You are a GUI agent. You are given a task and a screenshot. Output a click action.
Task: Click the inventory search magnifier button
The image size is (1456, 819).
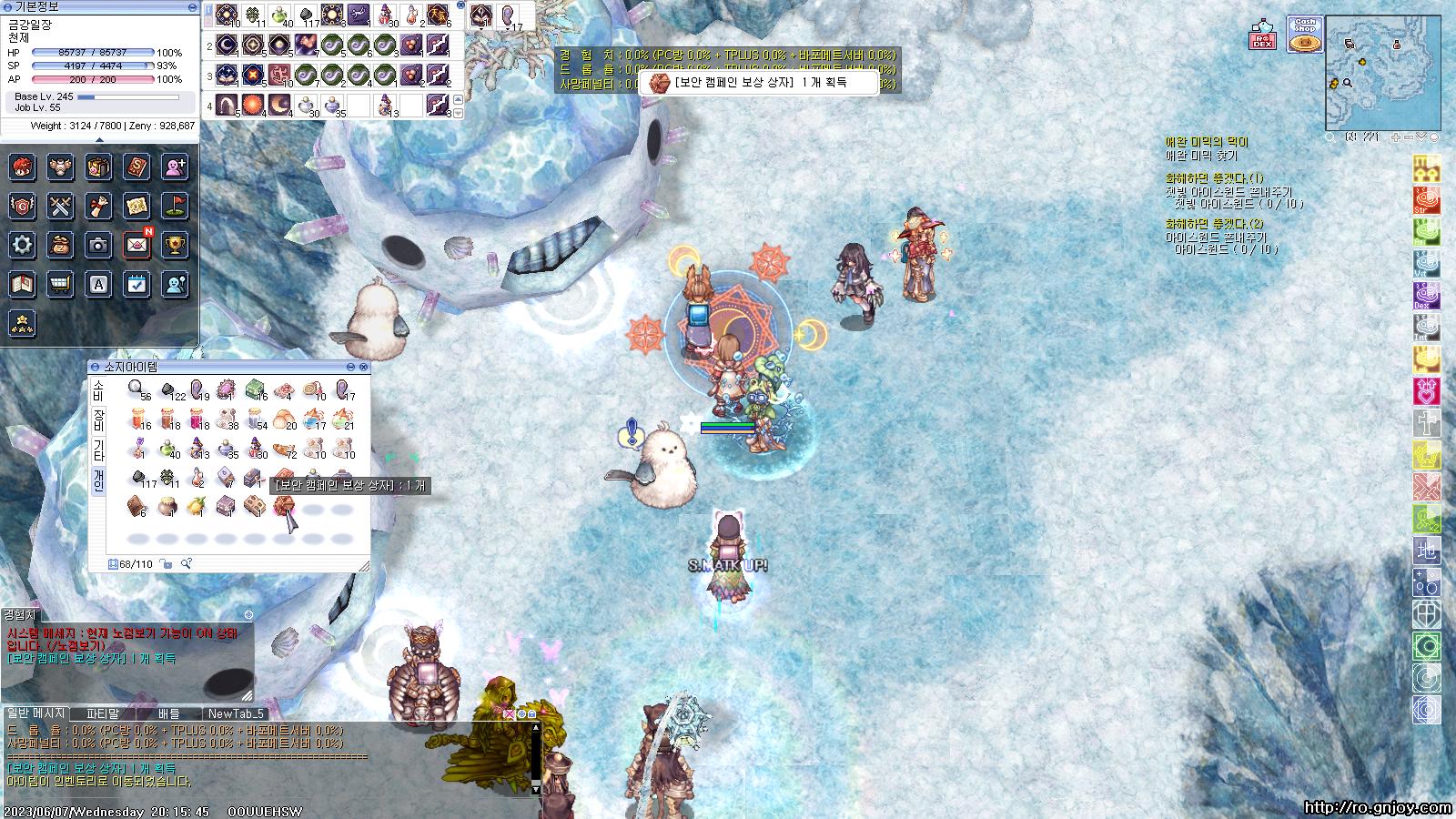(186, 564)
